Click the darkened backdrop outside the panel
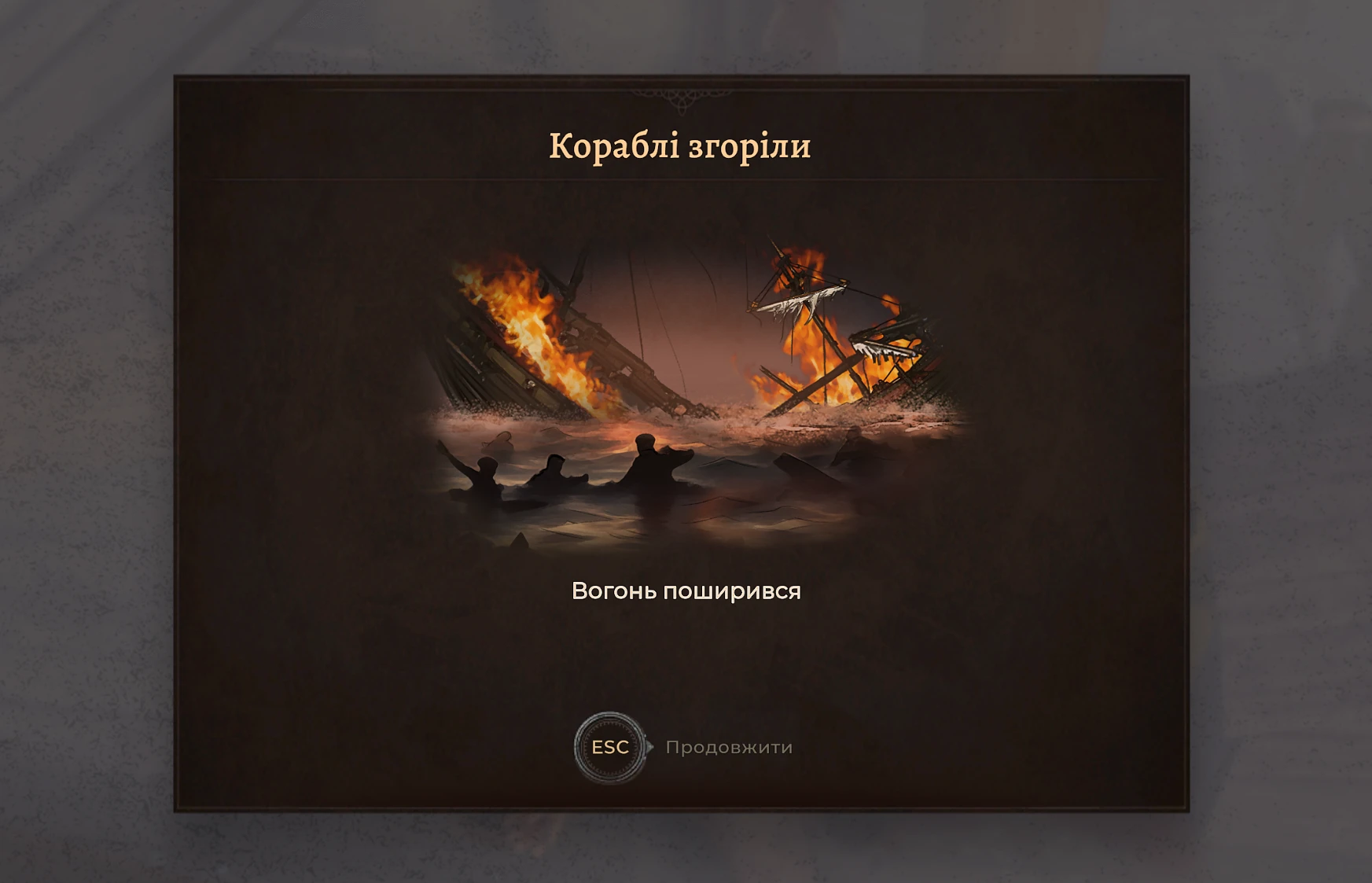The image size is (1372, 883). [x=79, y=440]
